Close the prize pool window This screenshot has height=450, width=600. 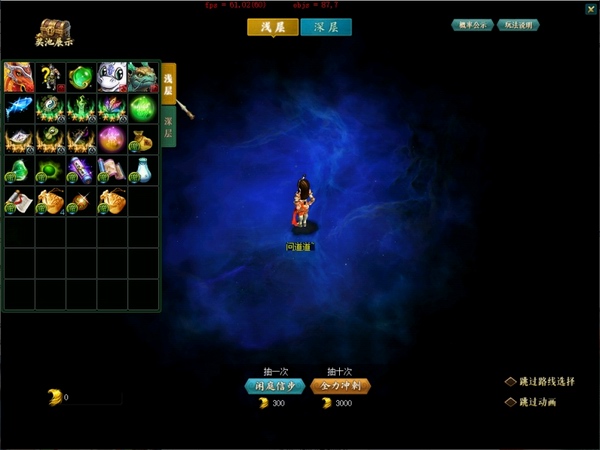(x=590, y=9)
